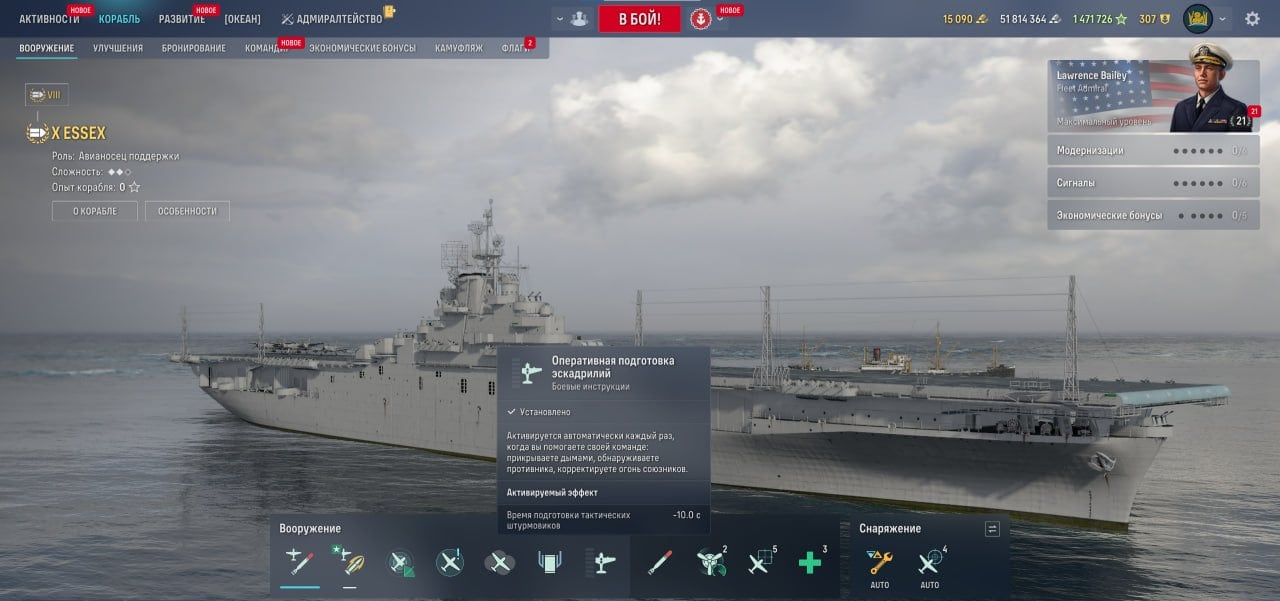
Task: Open the settings gear icon
Action: tap(1252, 19)
